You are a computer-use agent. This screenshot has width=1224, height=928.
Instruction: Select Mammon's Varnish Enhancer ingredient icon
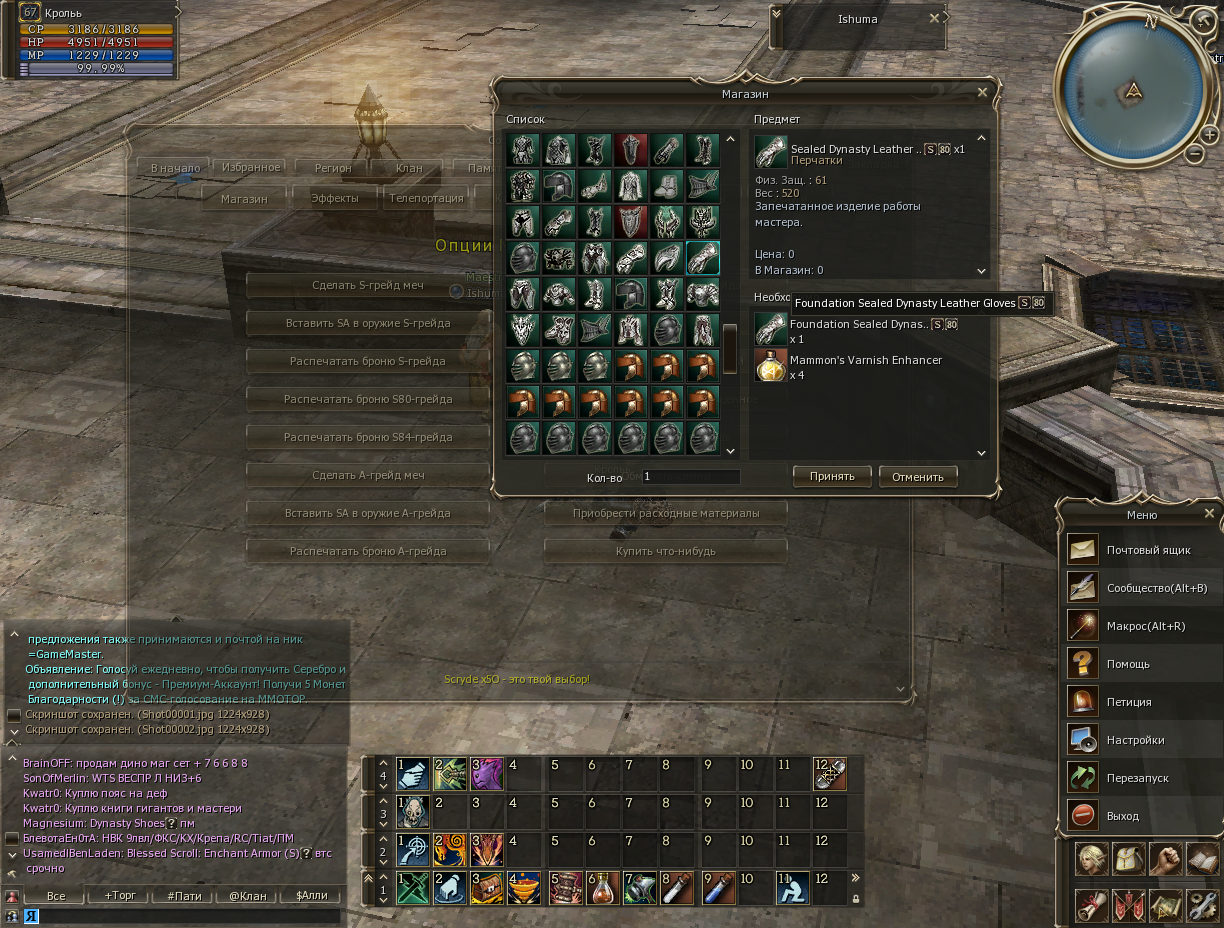pos(771,366)
